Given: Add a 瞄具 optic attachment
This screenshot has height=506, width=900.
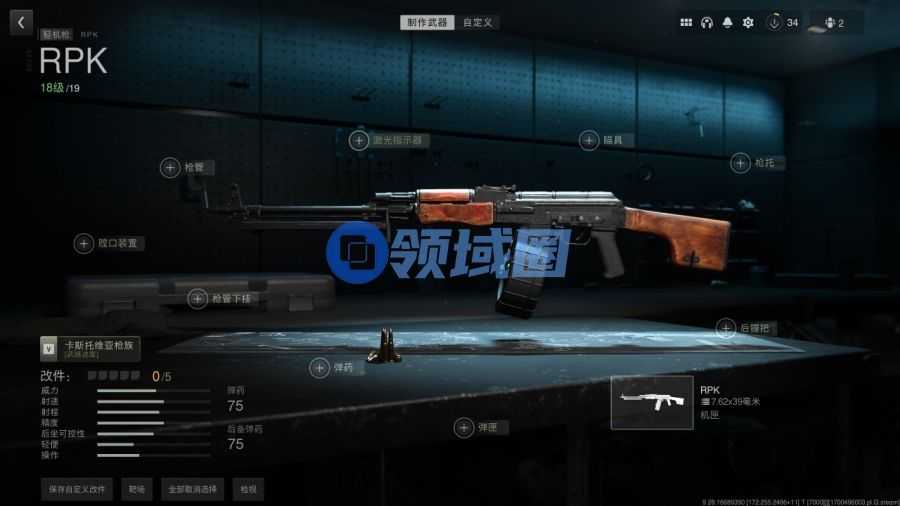Looking at the screenshot, I should click(589, 141).
